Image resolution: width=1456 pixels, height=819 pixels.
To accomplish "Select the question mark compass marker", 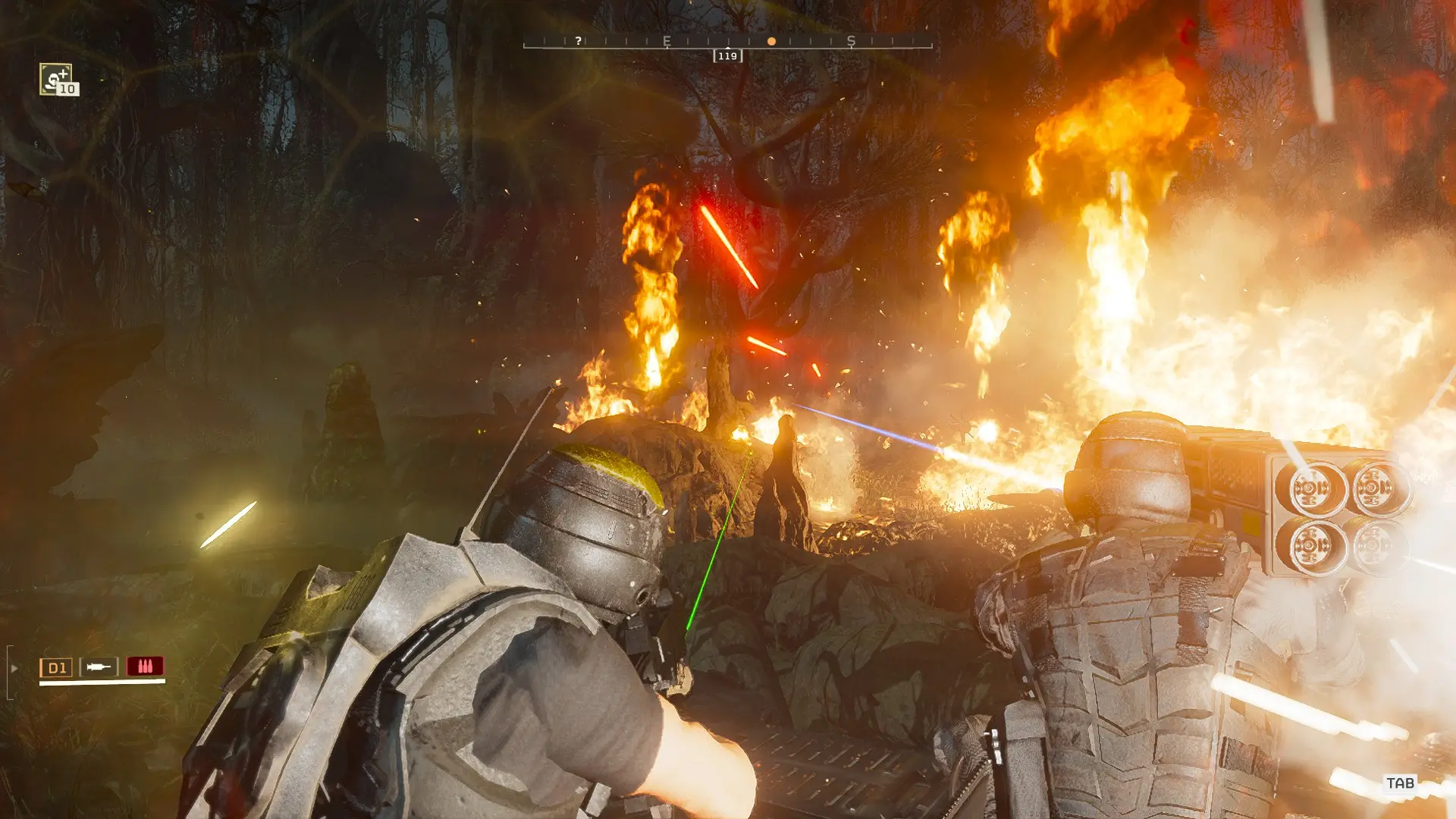I will click(579, 41).
